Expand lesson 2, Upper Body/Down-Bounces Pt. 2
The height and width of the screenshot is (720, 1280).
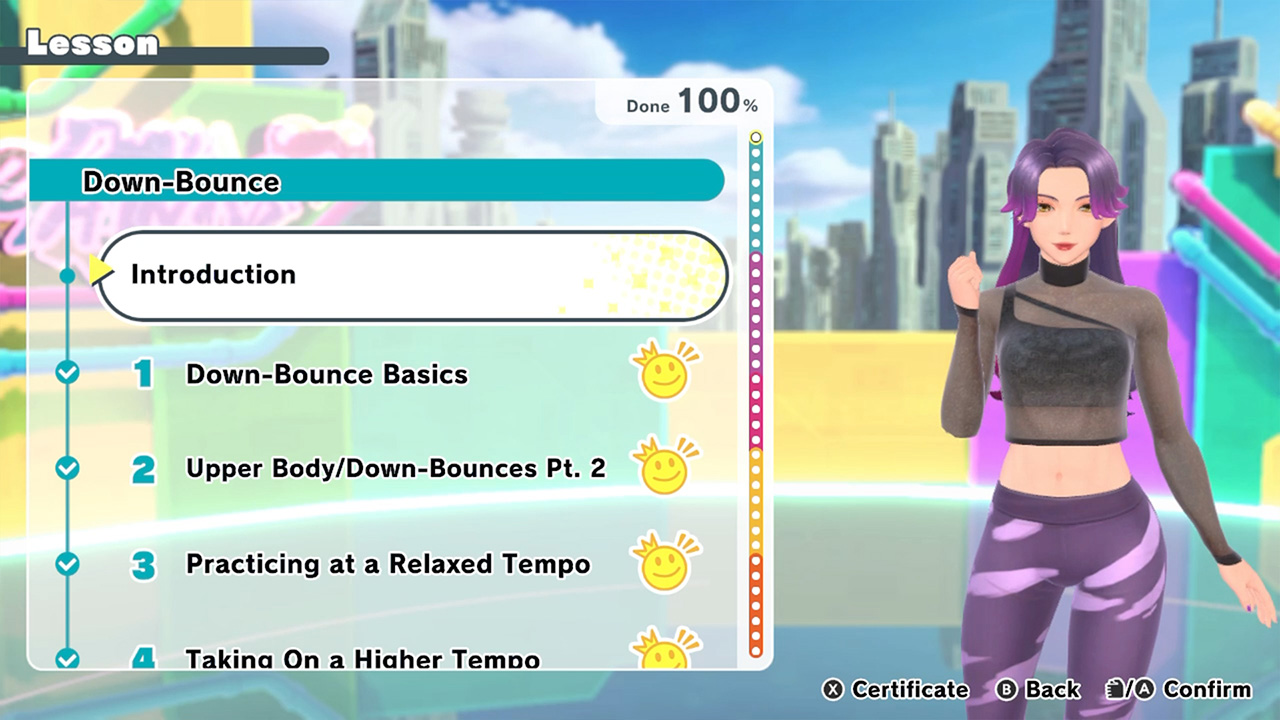point(395,466)
